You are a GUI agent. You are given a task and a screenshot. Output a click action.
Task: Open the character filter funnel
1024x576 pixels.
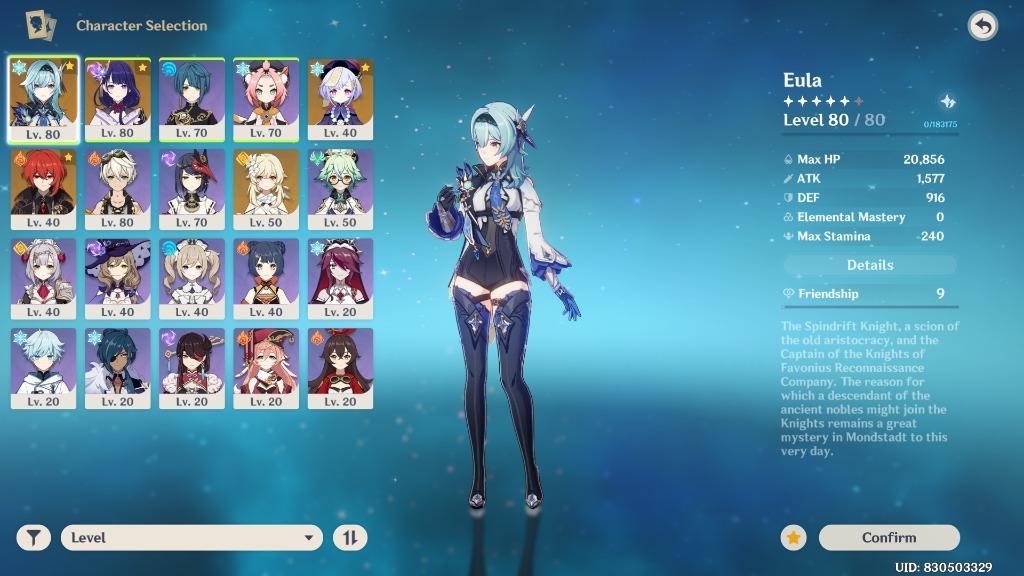pyautogui.click(x=34, y=537)
